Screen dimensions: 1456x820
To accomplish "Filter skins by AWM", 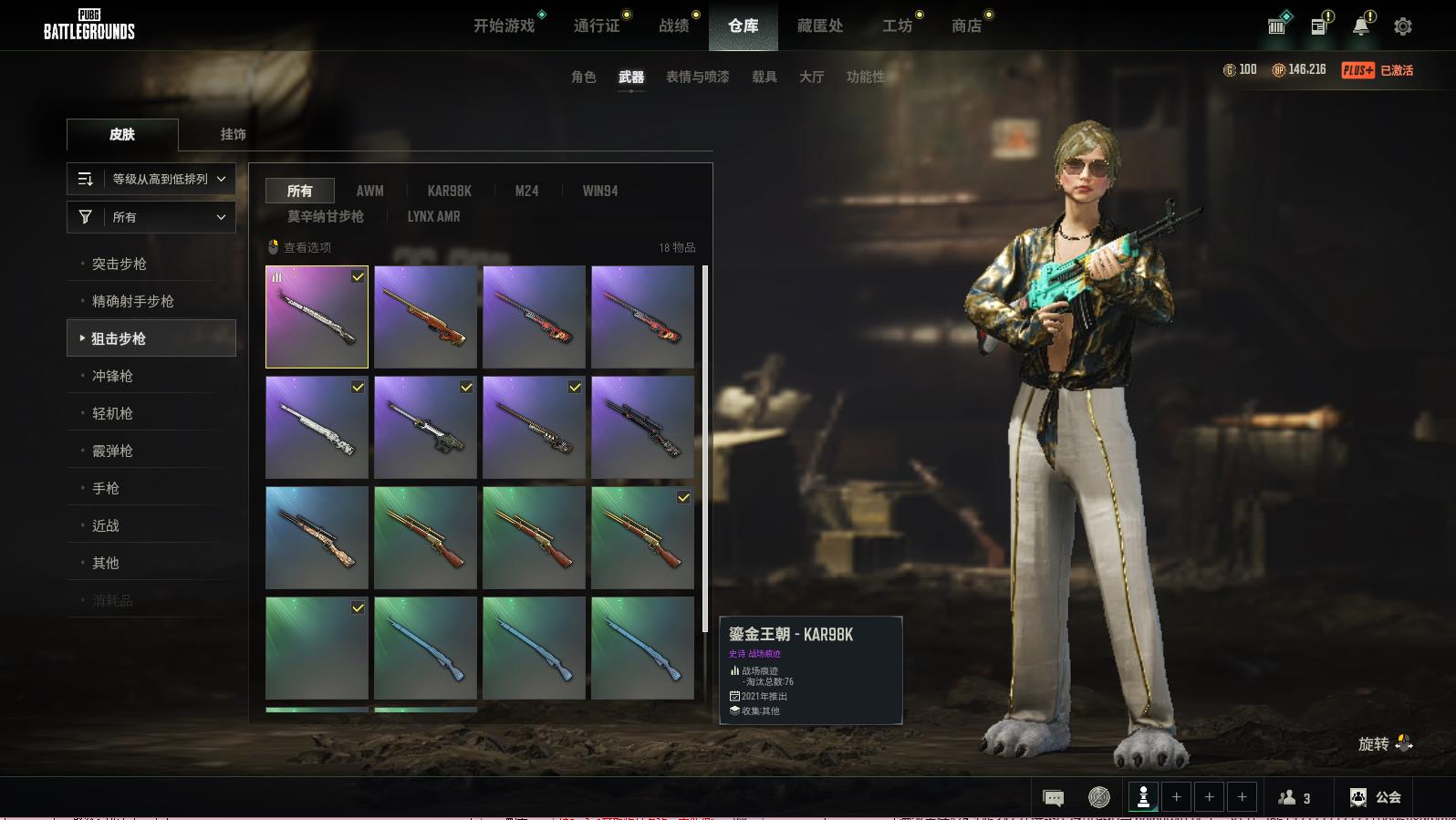I will click(x=369, y=191).
